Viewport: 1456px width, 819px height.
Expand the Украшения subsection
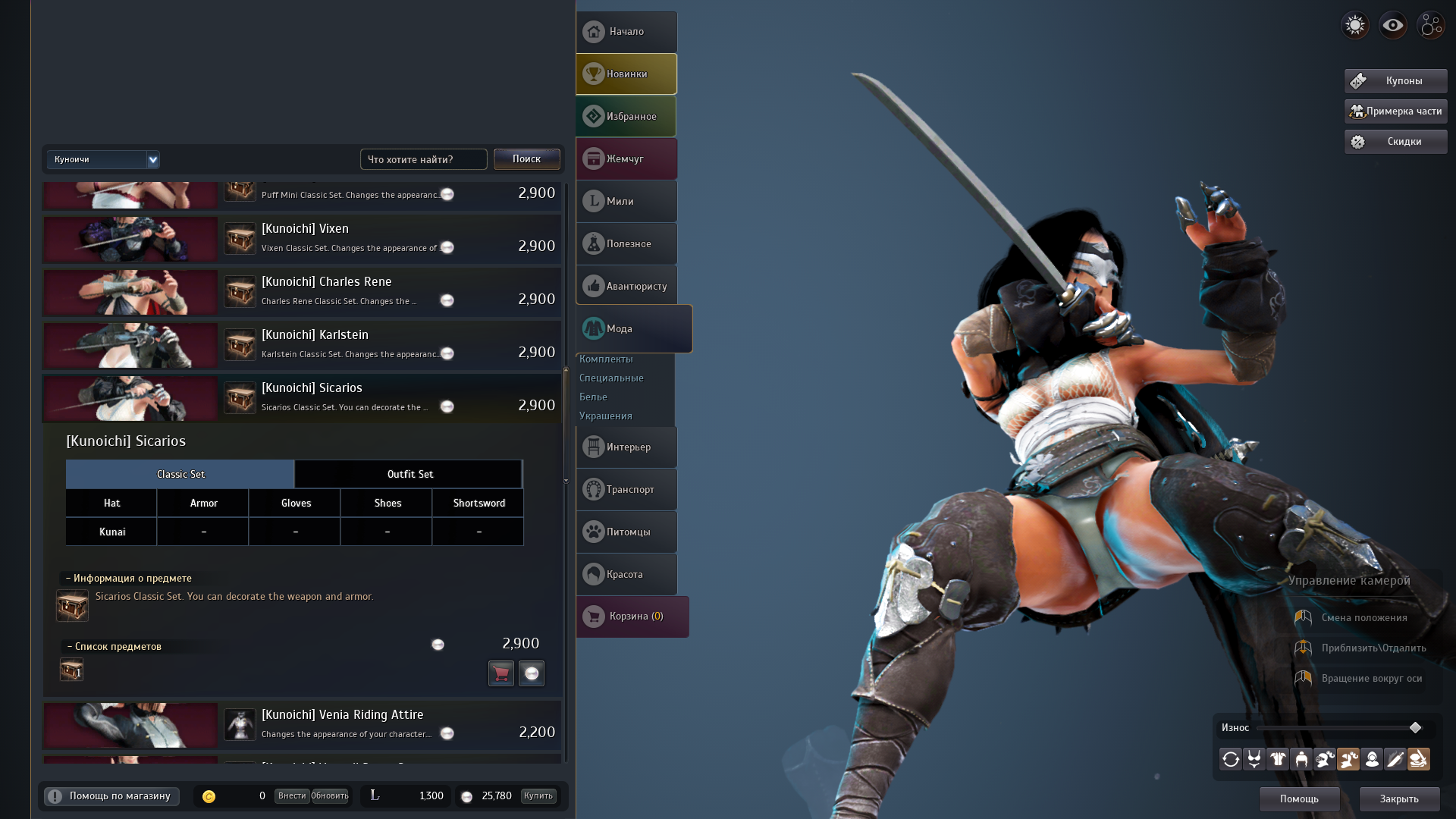(605, 416)
